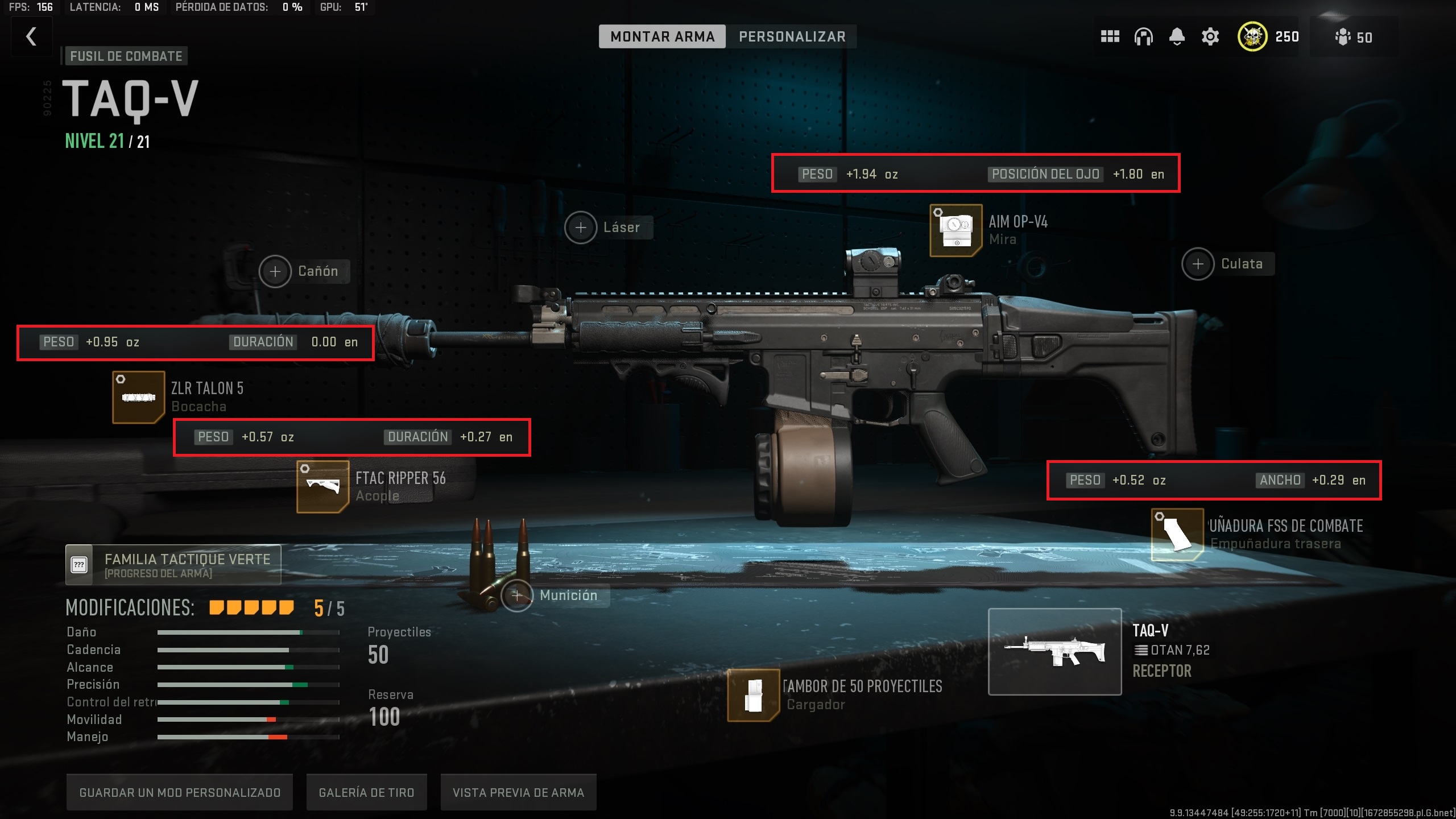Open the FTAC Ripper 56 underbarrel attachment
The height and width of the screenshot is (819, 1456).
coord(322,487)
